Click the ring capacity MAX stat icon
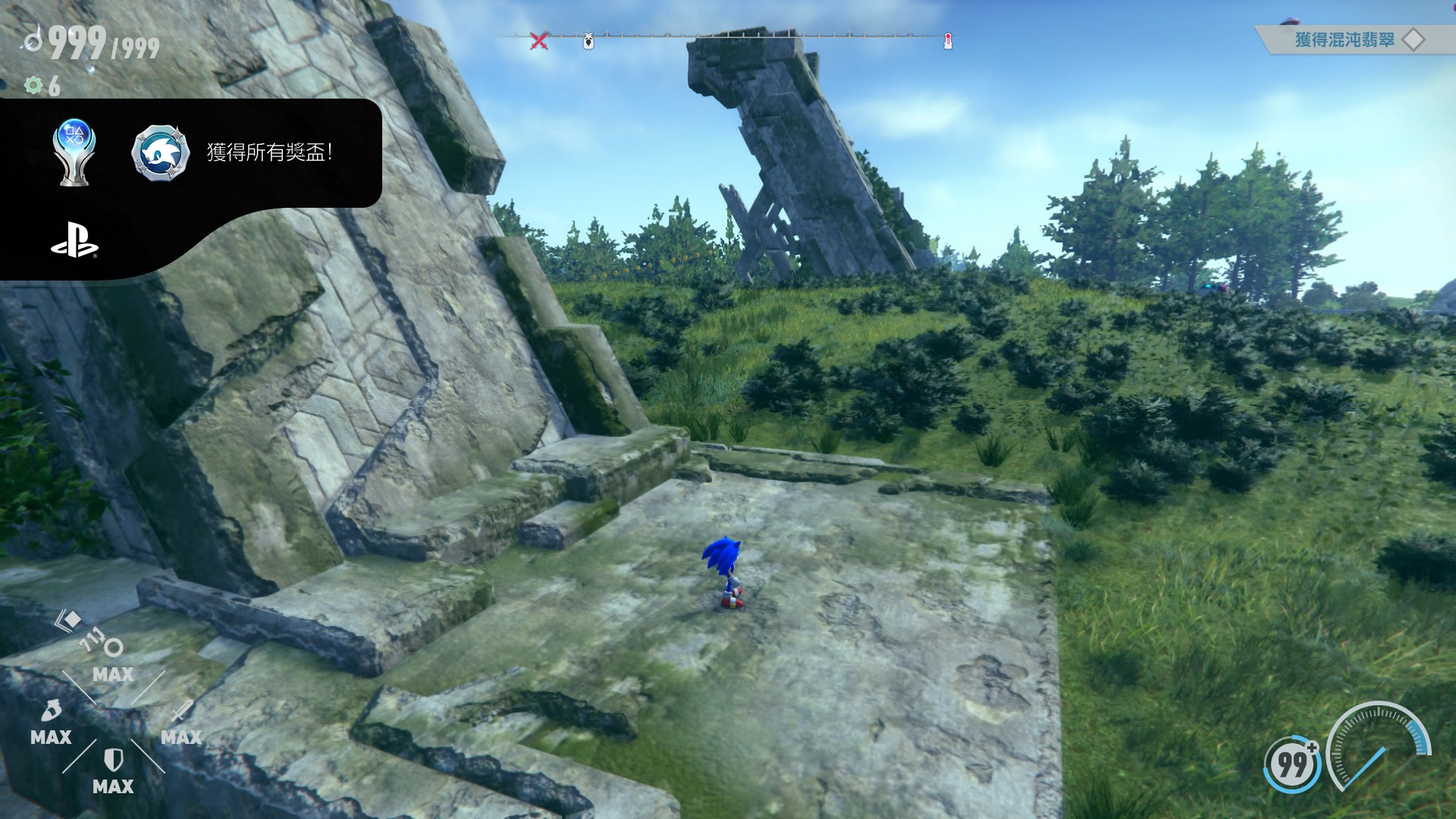 tap(112, 648)
